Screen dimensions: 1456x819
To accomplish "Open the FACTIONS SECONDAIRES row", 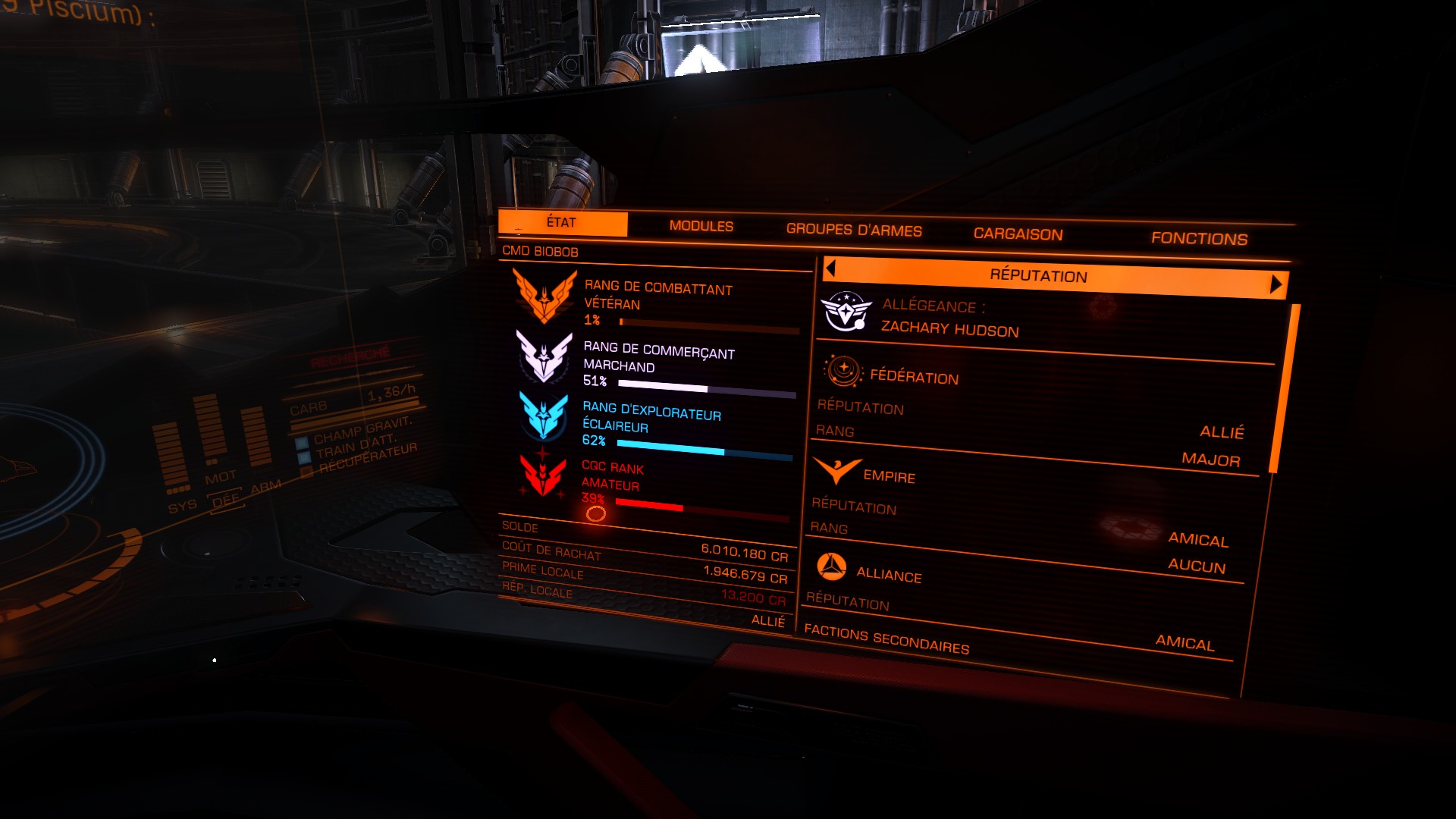I will (886, 640).
